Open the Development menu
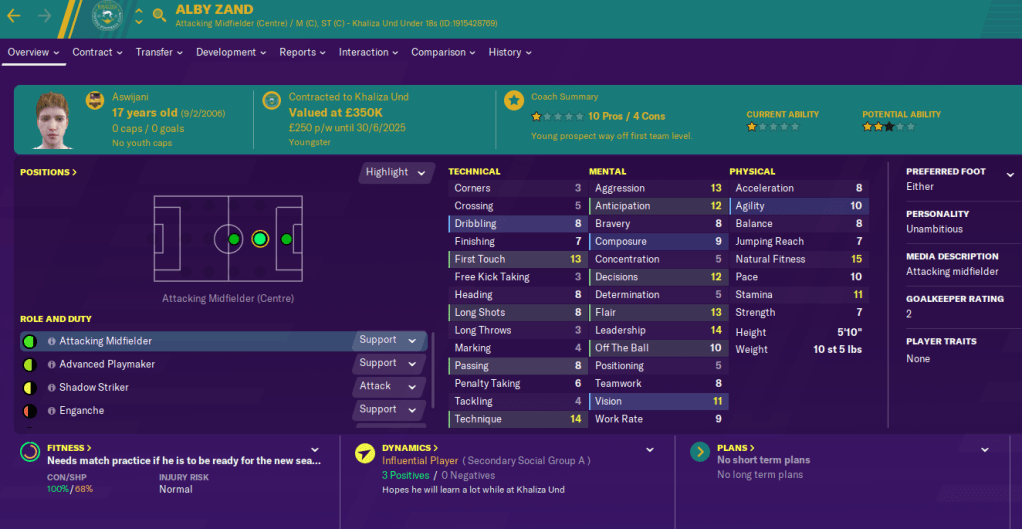Image resolution: width=1022 pixels, height=529 pixels. tap(231, 52)
